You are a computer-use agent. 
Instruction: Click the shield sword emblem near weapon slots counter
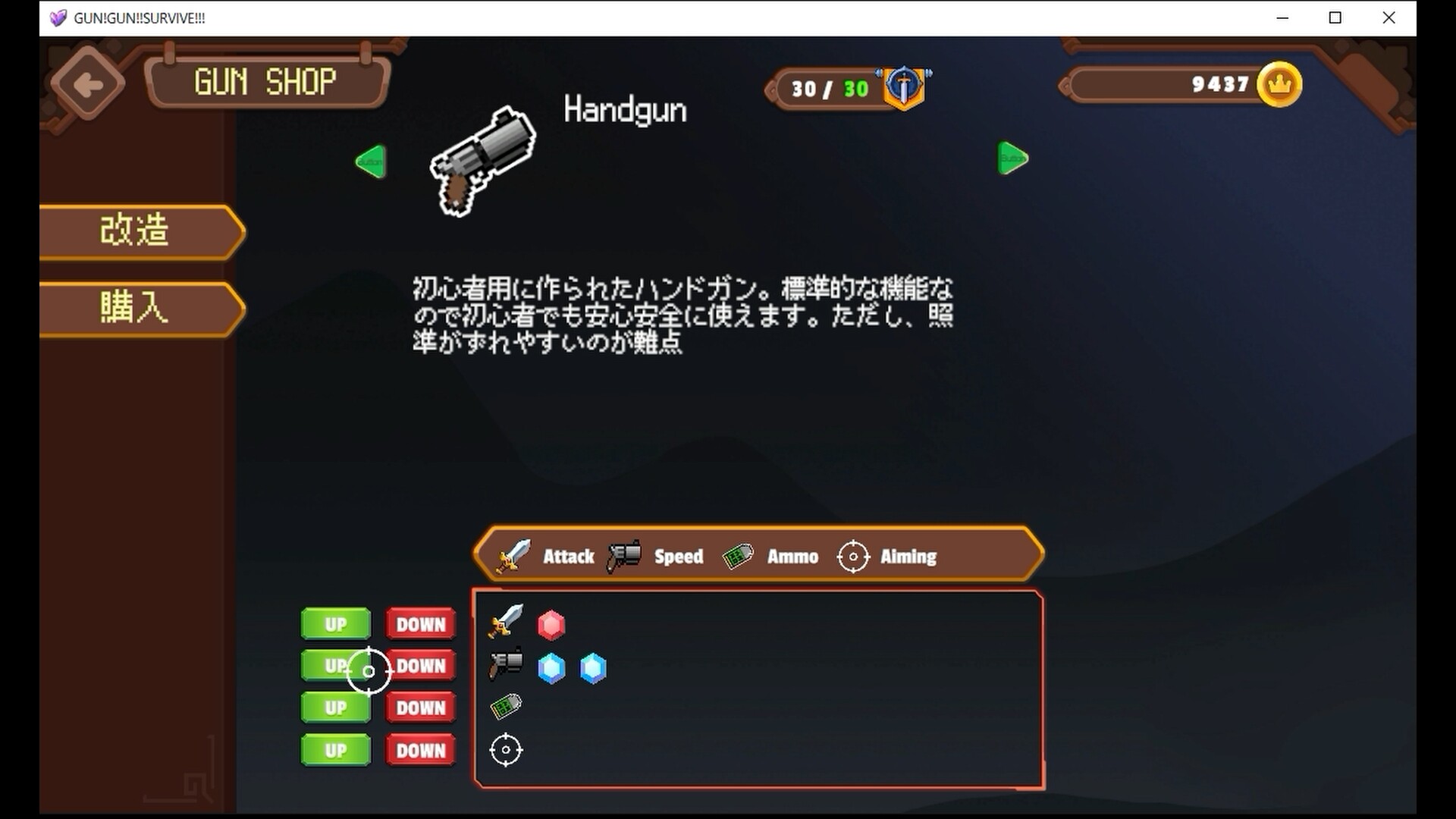click(904, 88)
